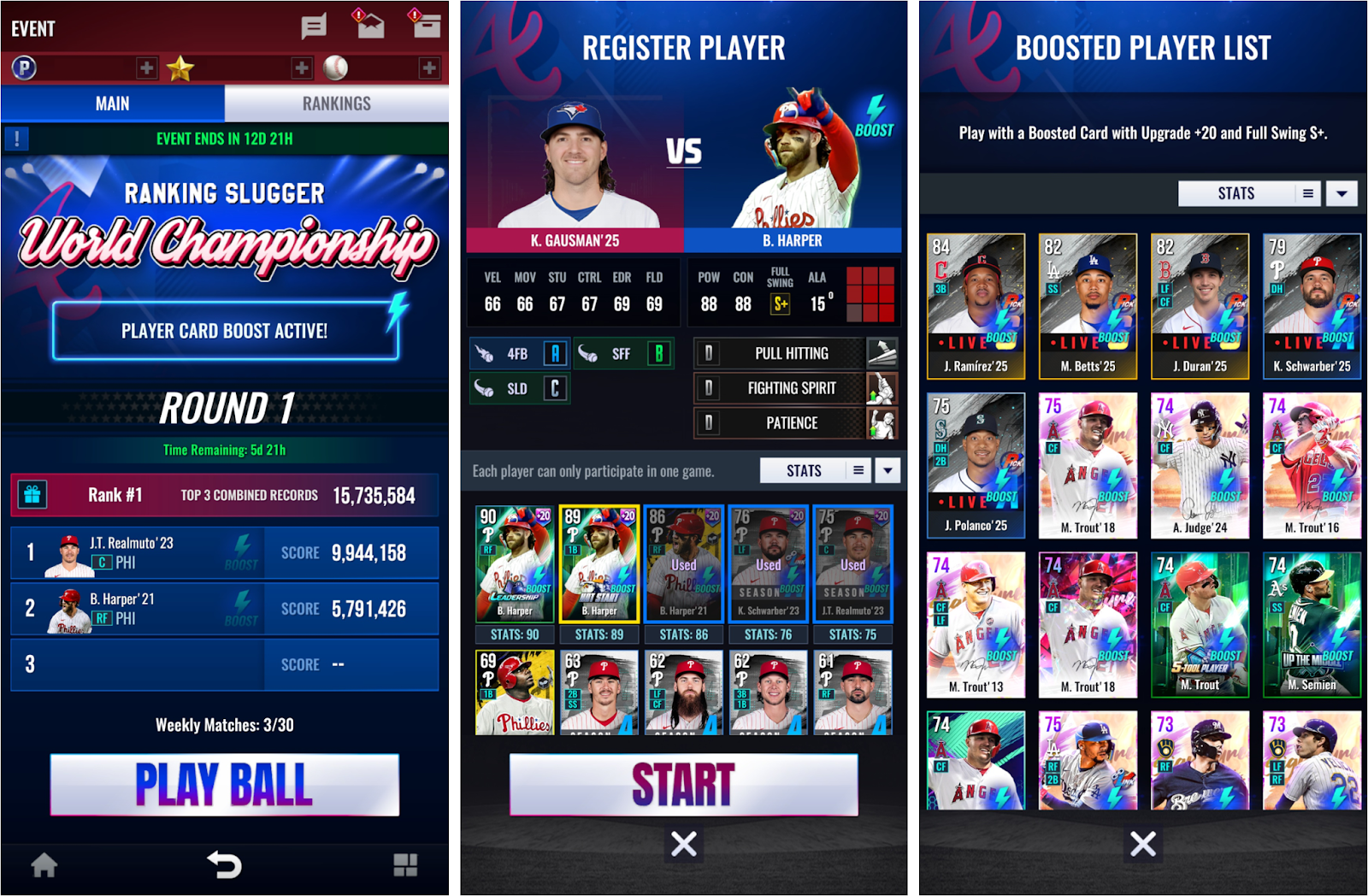Close the Register Player panel
The image size is (1368, 896).
click(x=683, y=844)
